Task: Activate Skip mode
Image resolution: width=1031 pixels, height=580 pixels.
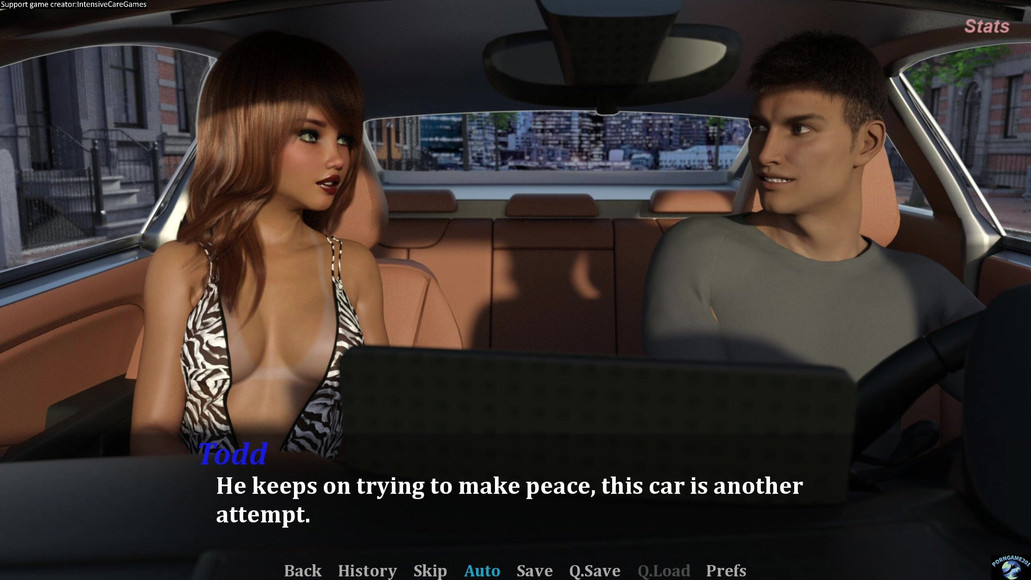Action: point(430,570)
